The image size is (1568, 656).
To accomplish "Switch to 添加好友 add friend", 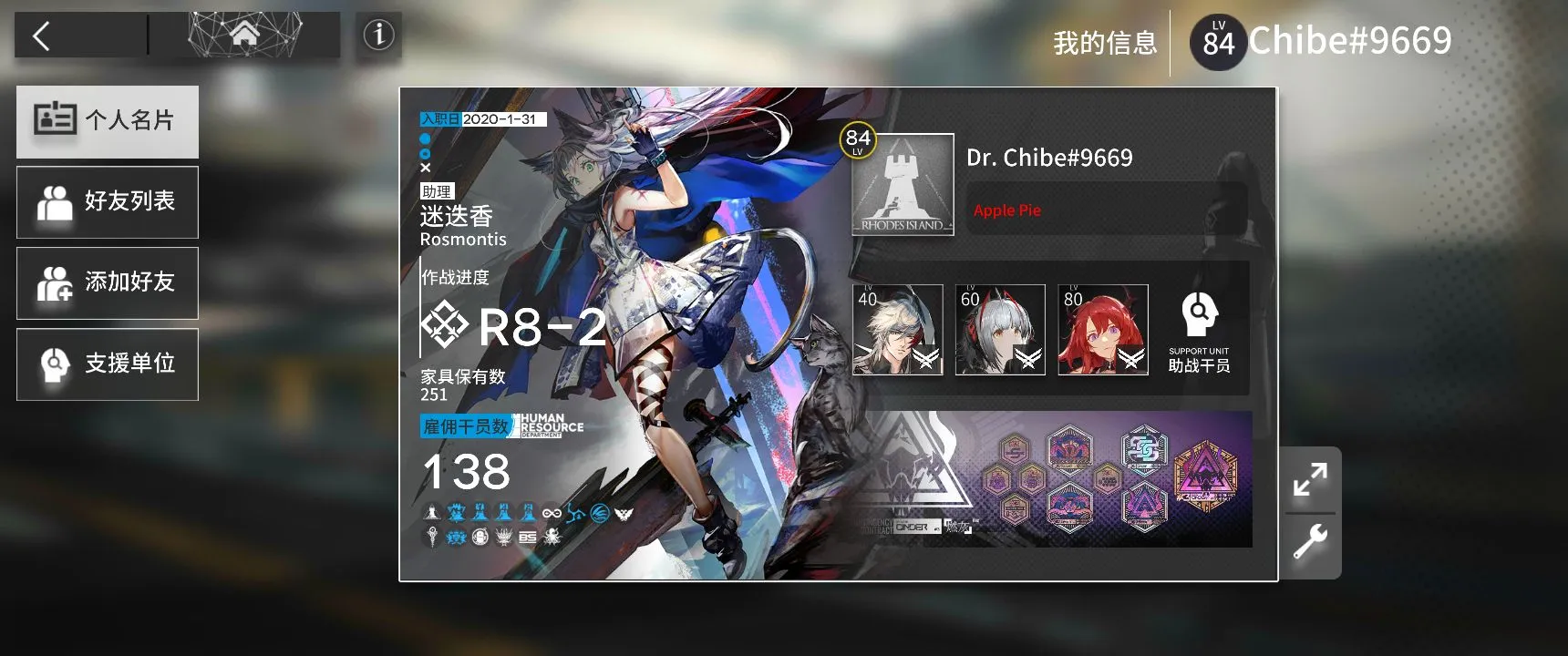I will [108, 282].
